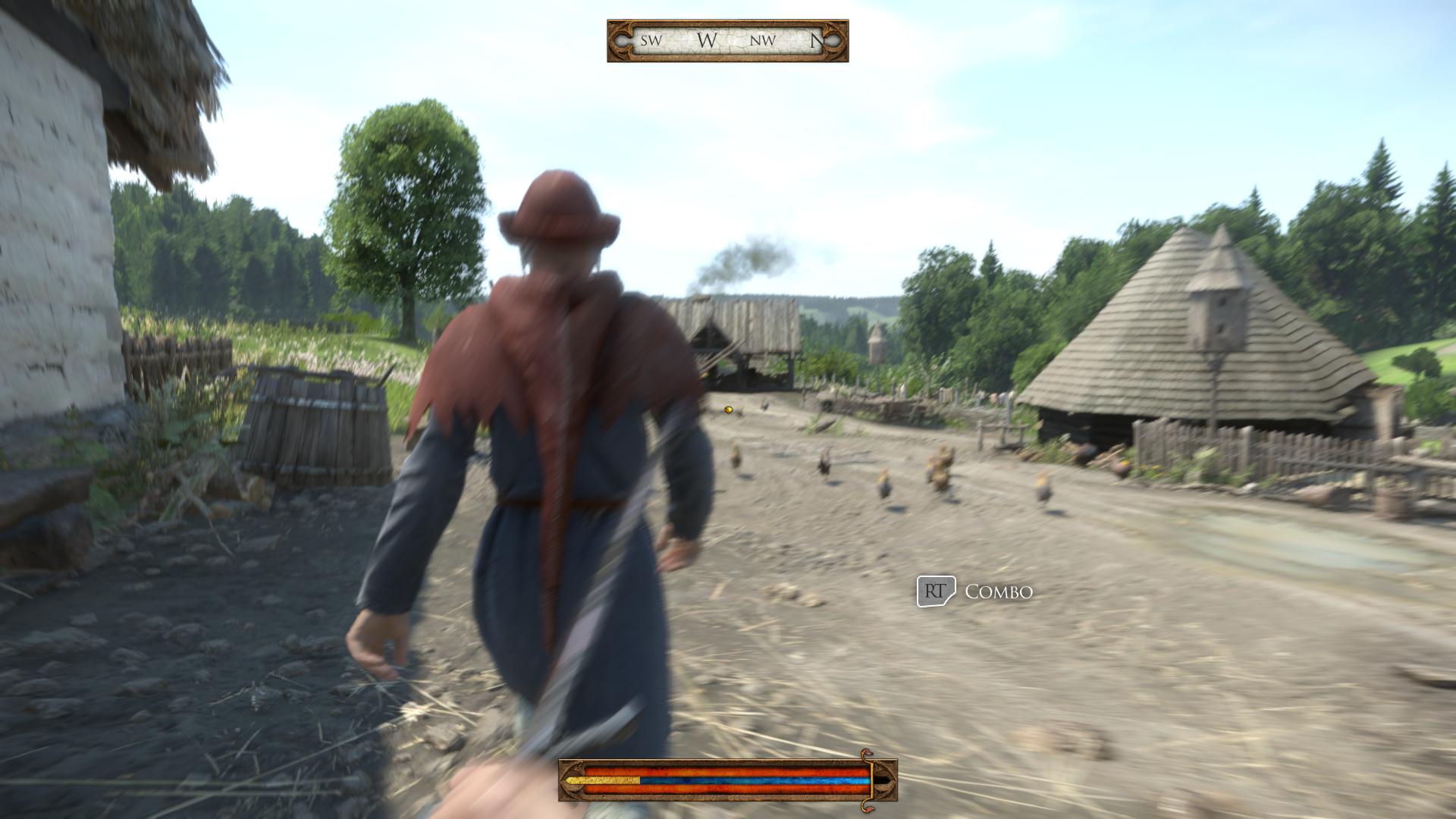
Task: Click the compass bar showing West
Action: [x=727, y=41]
